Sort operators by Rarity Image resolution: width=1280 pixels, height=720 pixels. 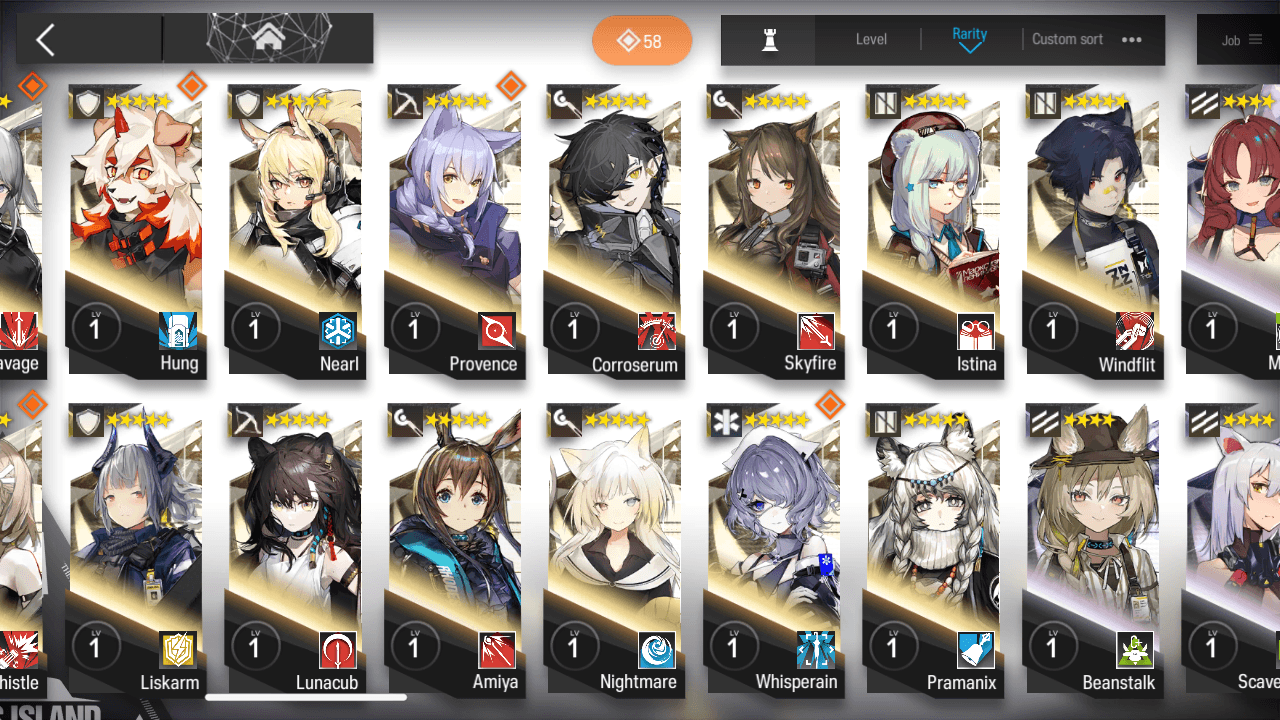(x=969, y=40)
